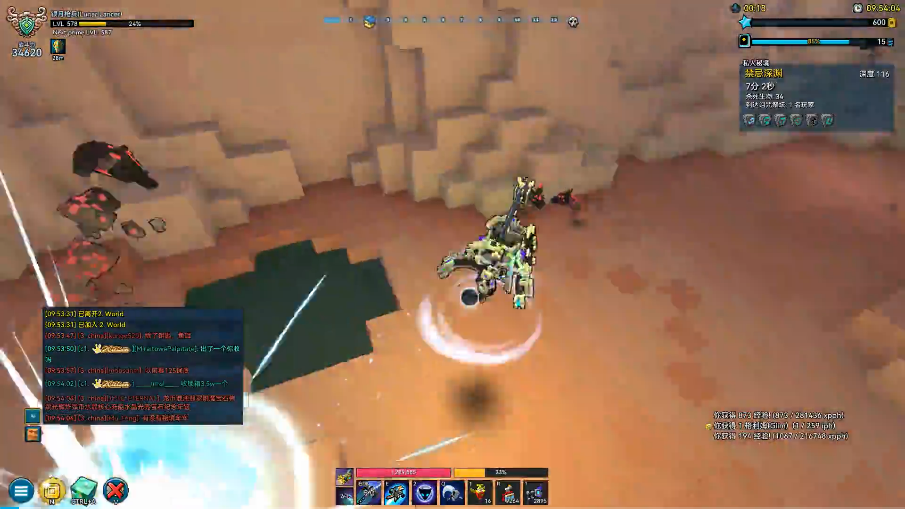Select the orange chat side button

pos(33,434)
